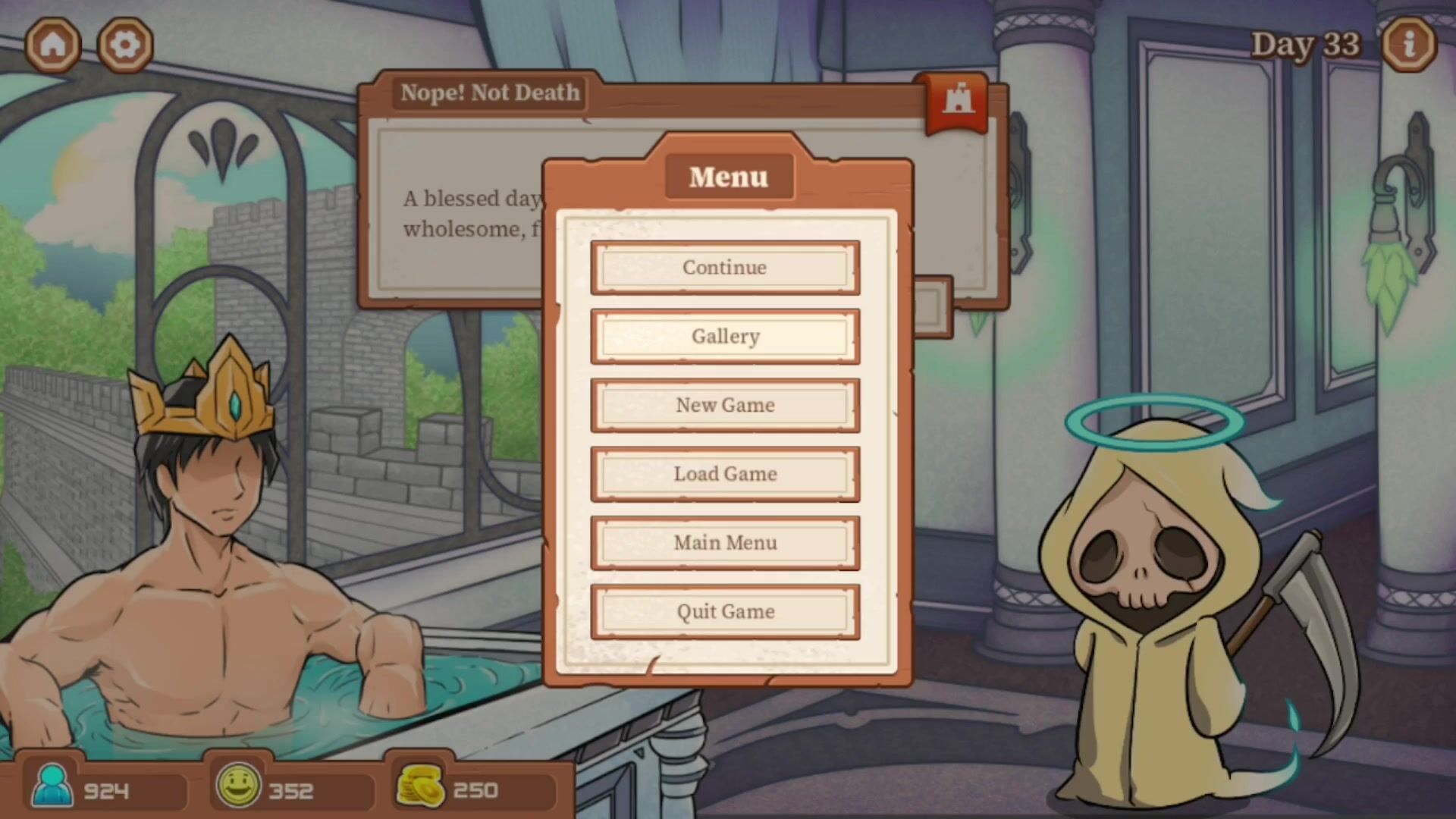1456x819 pixels.
Task: Open settings via gear icon
Action: click(125, 45)
